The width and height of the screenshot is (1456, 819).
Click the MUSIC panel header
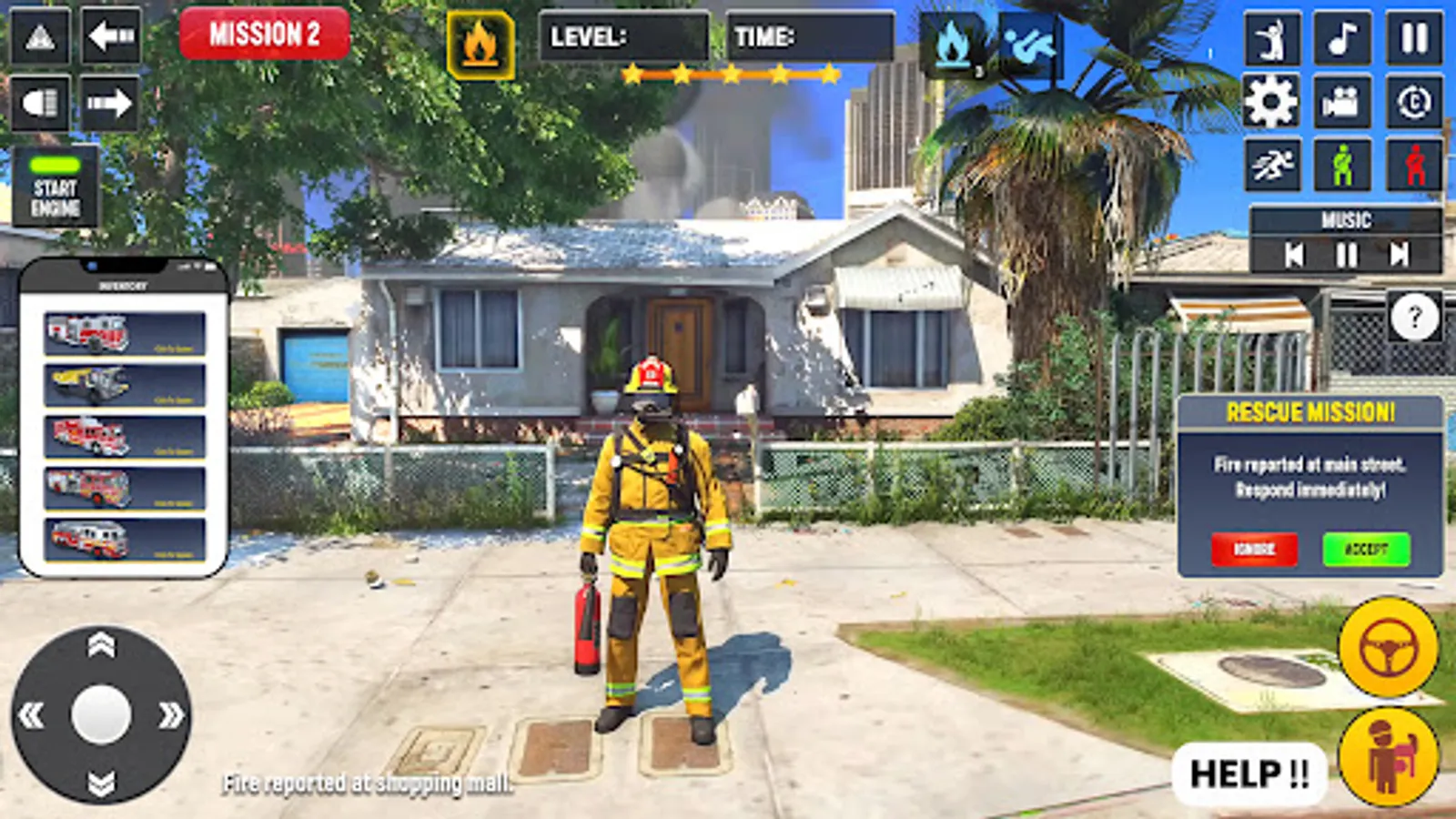click(x=1347, y=218)
